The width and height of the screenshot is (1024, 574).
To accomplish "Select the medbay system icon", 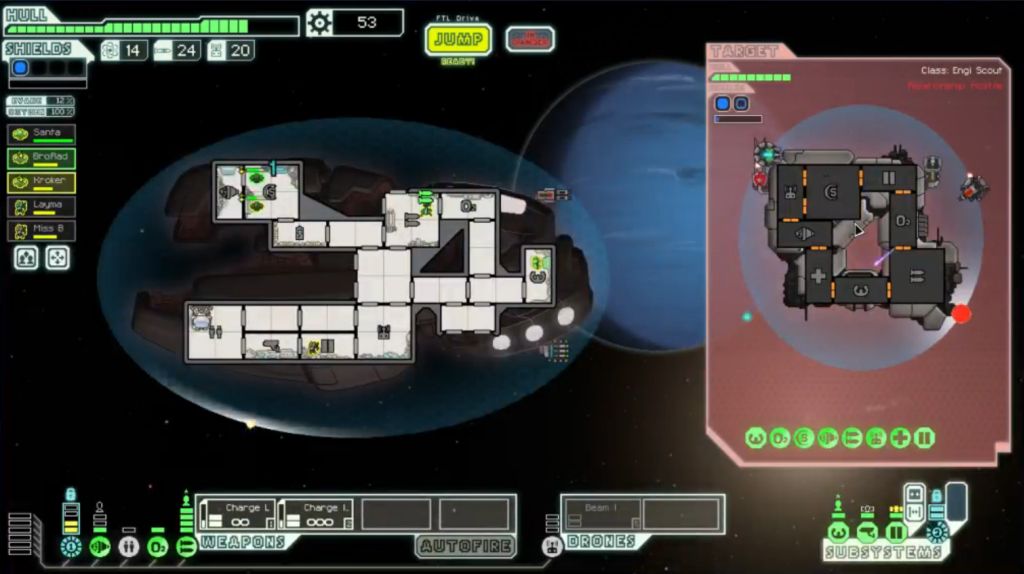I will [128, 547].
